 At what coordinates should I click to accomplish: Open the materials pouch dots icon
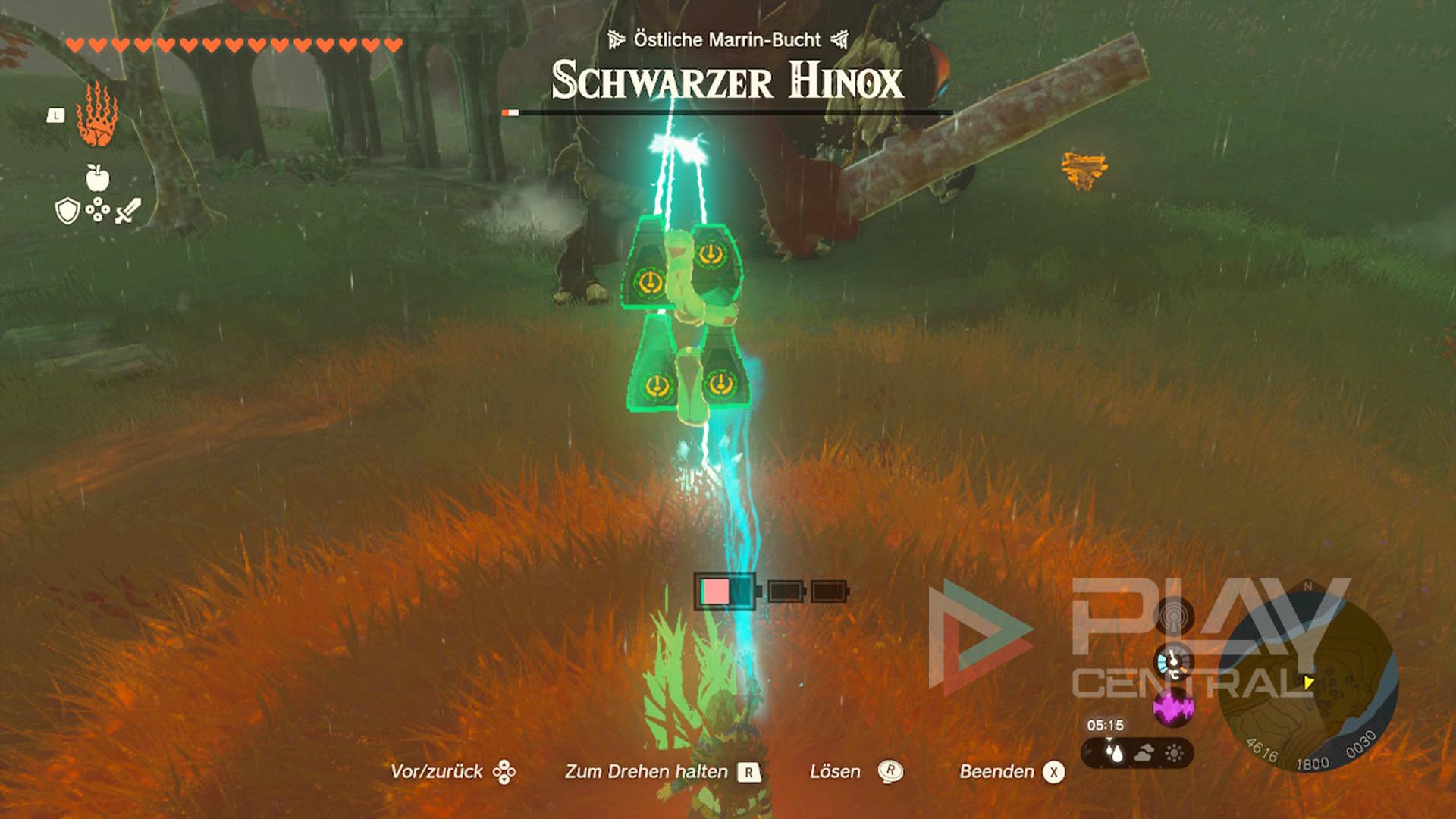[98, 209]
